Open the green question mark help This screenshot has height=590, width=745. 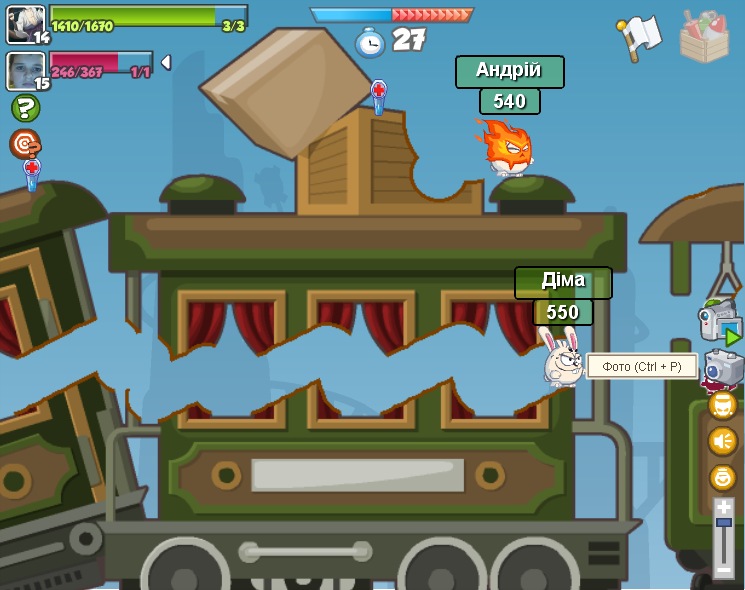25,107
